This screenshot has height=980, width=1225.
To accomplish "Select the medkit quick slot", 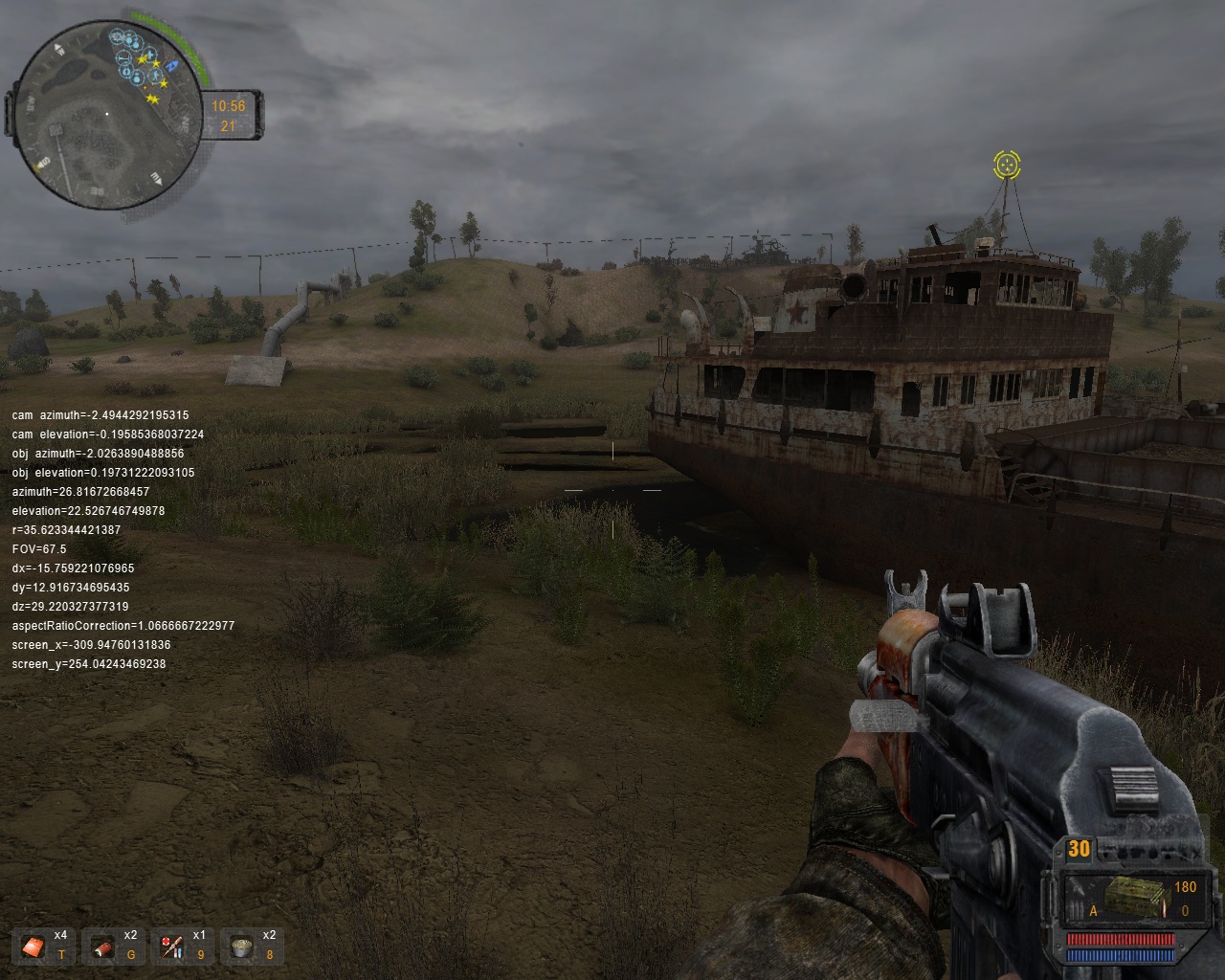I will tap(33, 946).
